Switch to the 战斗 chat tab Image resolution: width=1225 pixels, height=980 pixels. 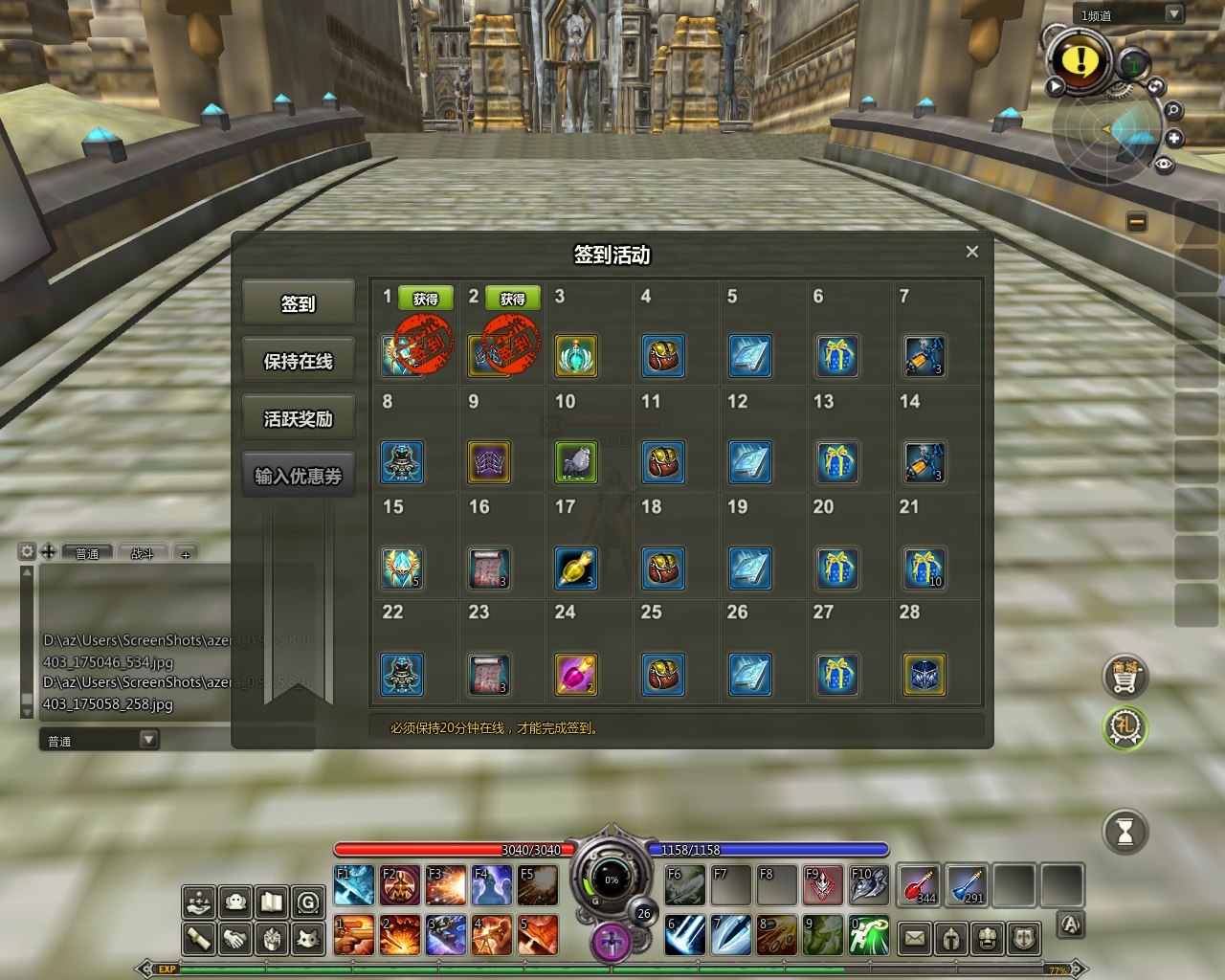[x=143, y=553]
